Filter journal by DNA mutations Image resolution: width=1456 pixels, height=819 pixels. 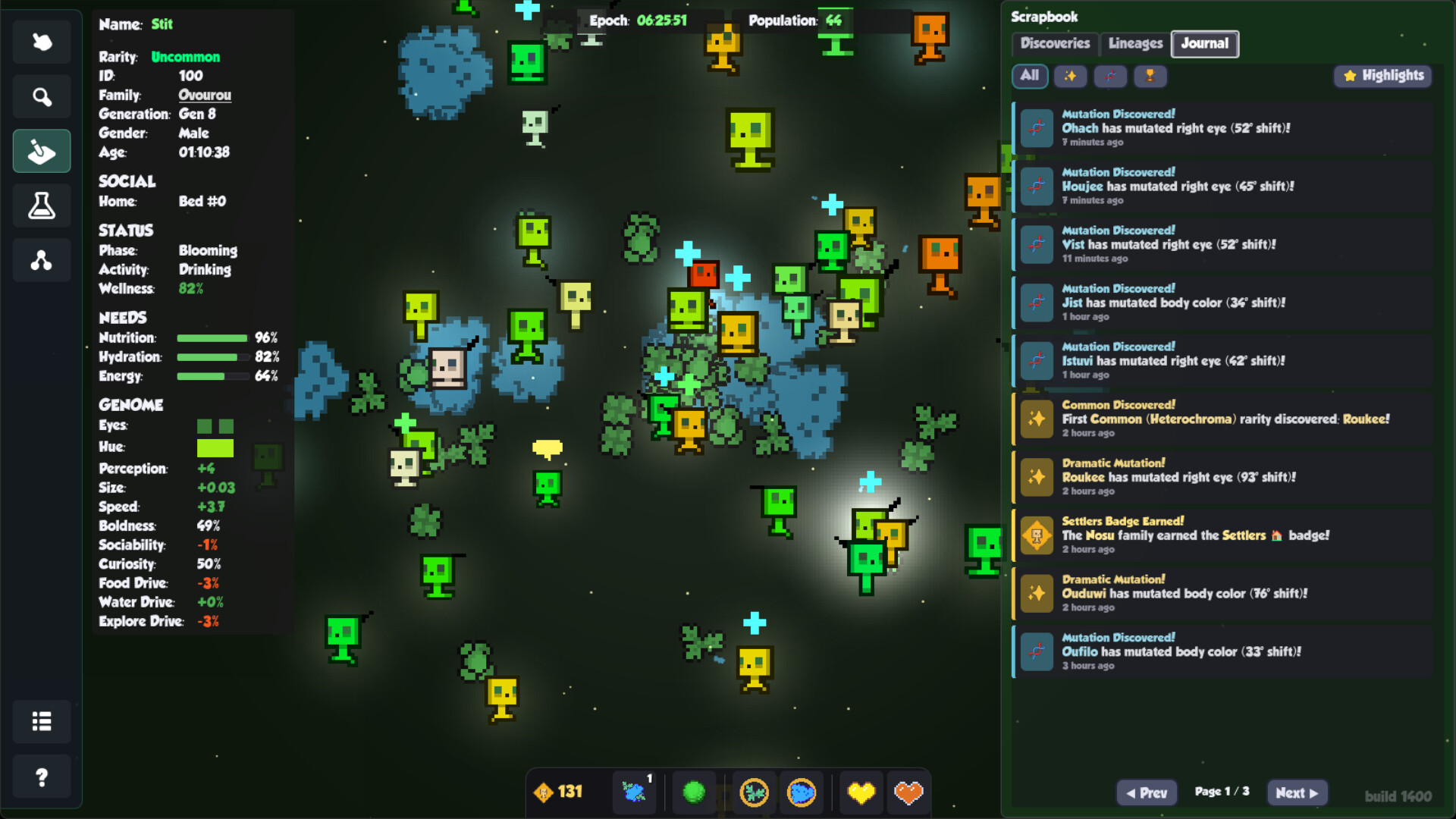[x=1110, y=76]
